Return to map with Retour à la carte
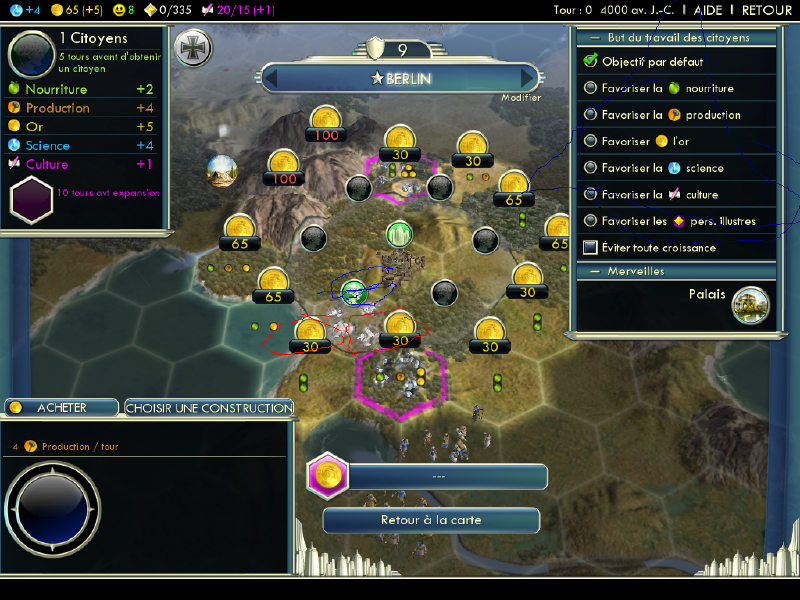The width and height of the screenshot is (800, 600). pos(431,521)
